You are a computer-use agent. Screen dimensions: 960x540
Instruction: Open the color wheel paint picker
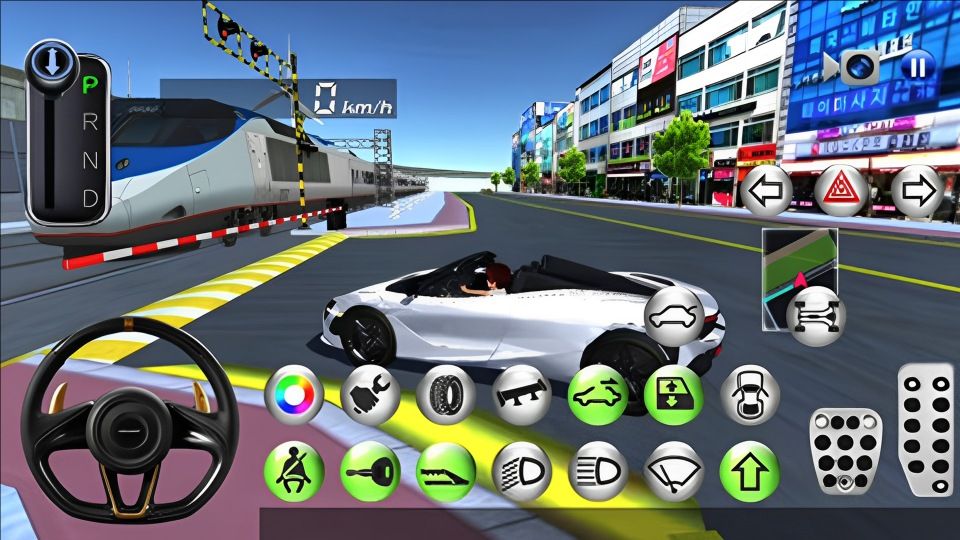pyautogui.click(x=294, y=394)
